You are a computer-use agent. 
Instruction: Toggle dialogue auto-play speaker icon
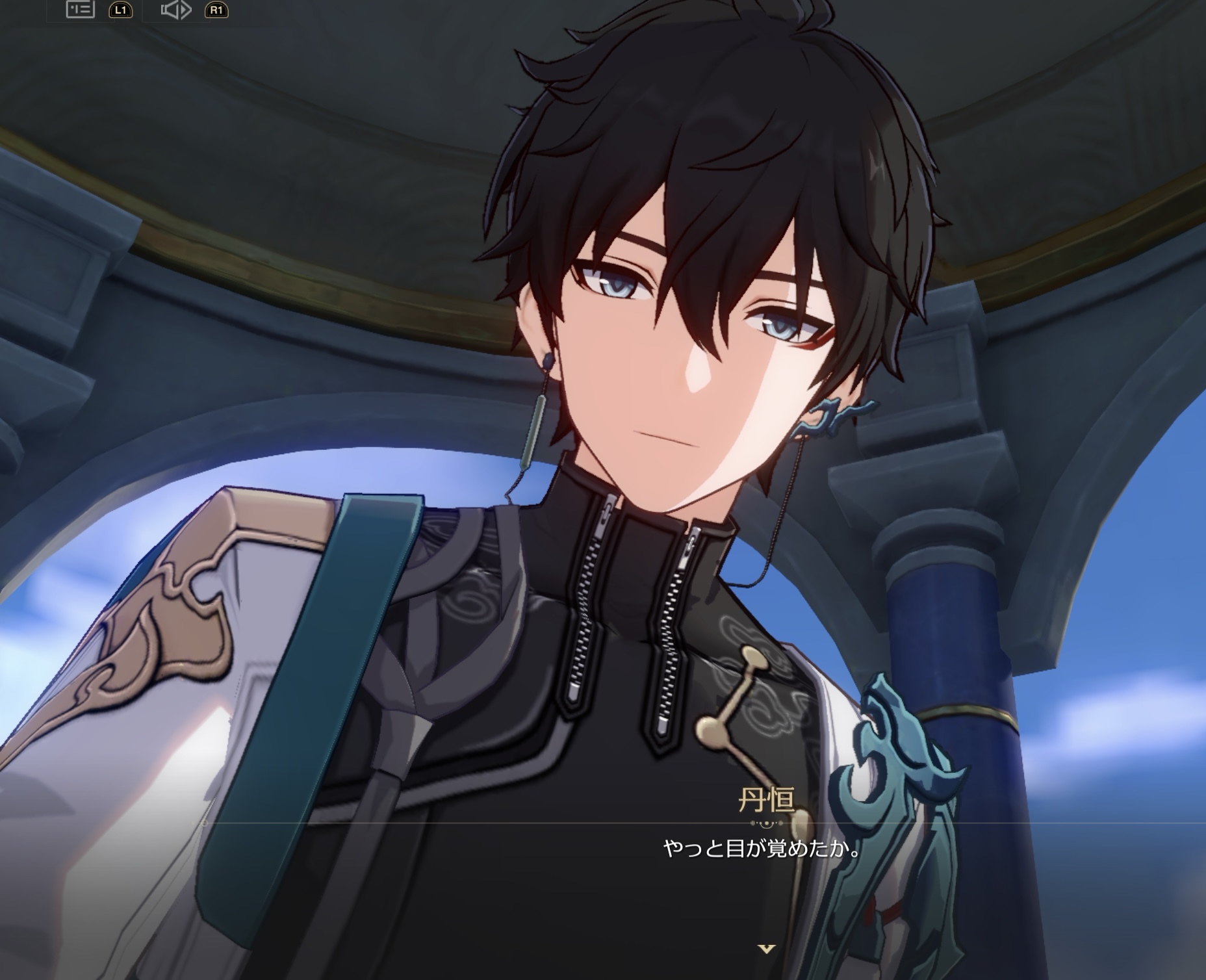[x=175, y=10]
